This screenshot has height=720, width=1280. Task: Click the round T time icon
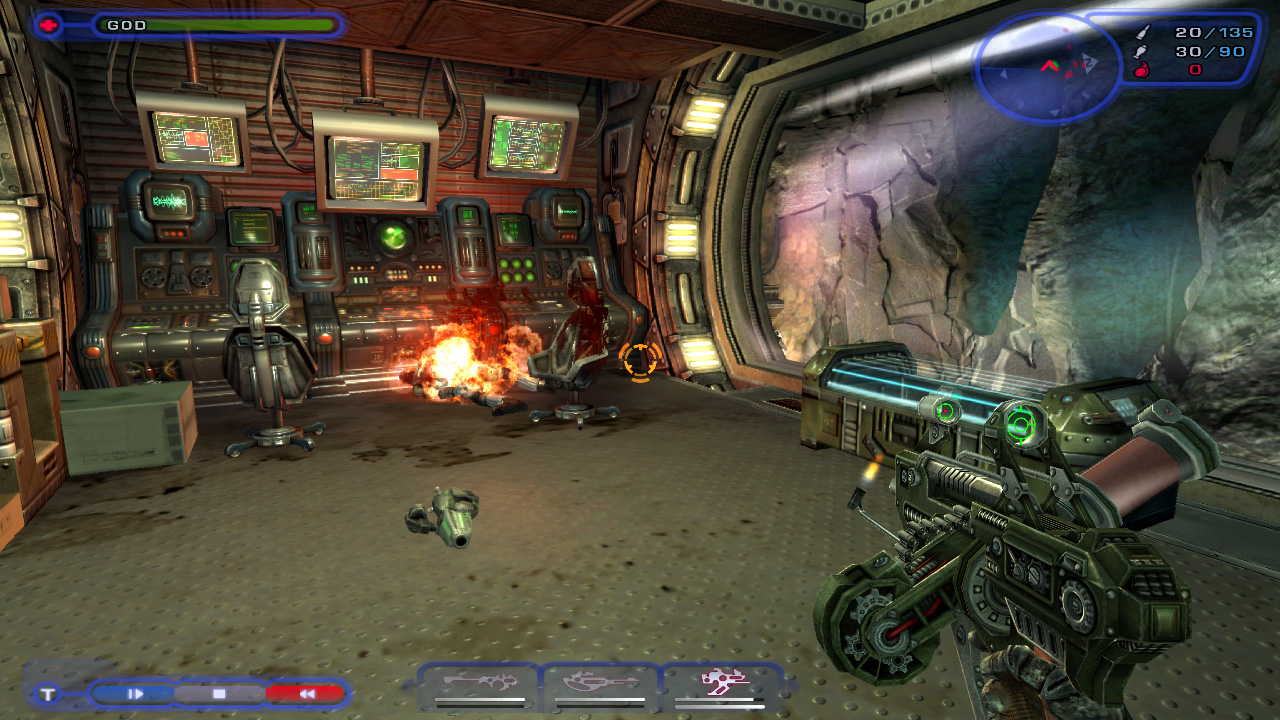[x=47, y=694]
